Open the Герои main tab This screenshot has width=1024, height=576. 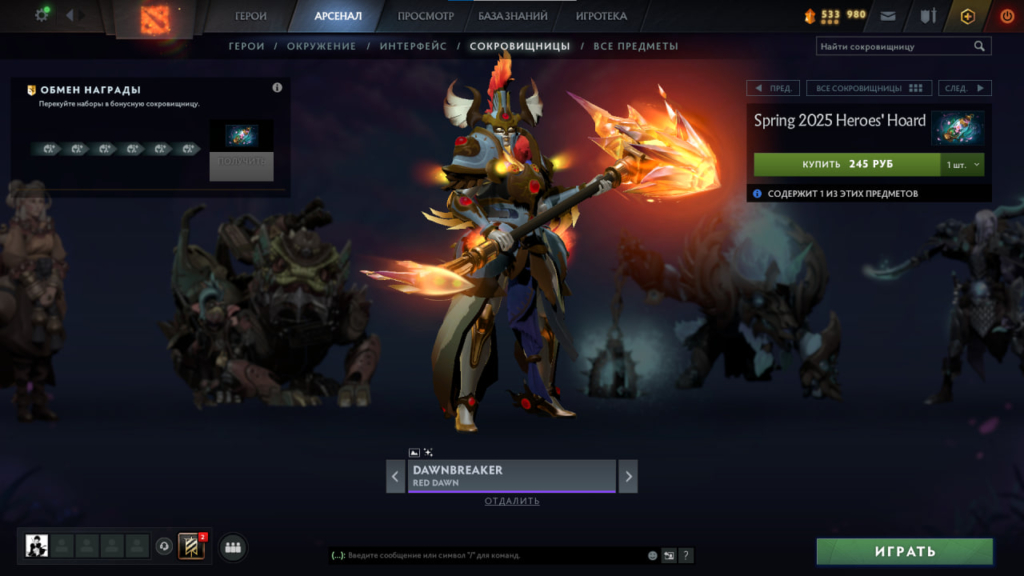tap(251, 16)
